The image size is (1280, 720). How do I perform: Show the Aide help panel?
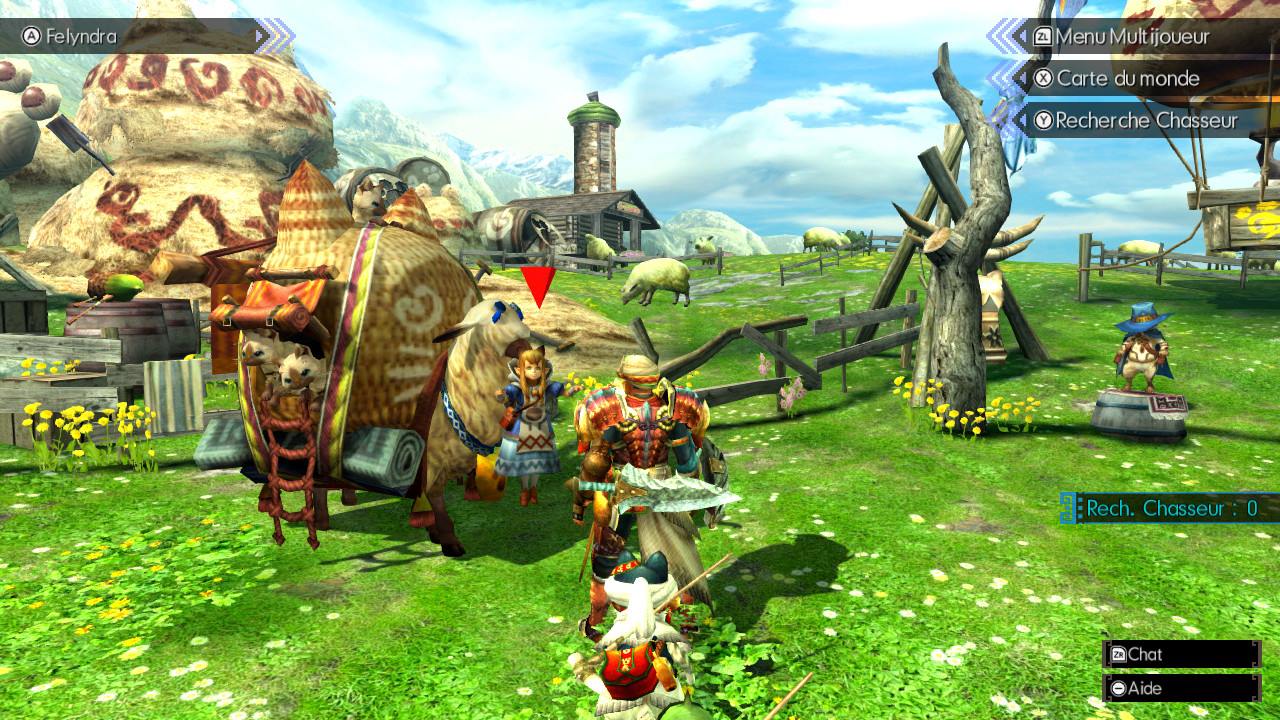point(1180,688)
